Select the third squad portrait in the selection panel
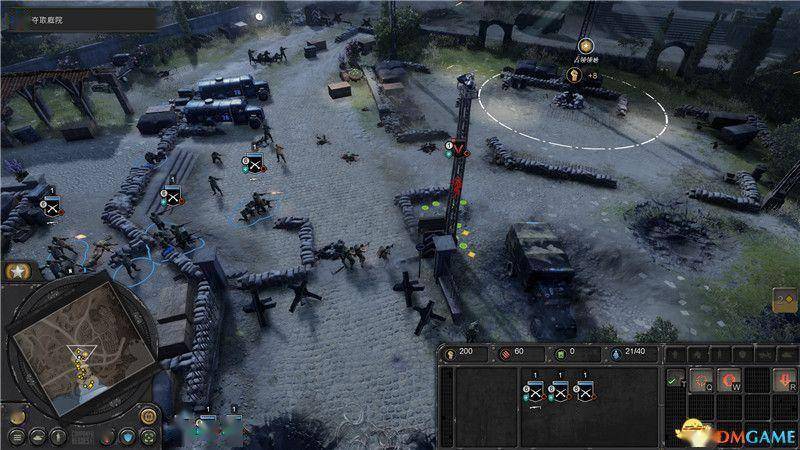The height and width of the screenshot is (450, 800). tap(585, 391)
